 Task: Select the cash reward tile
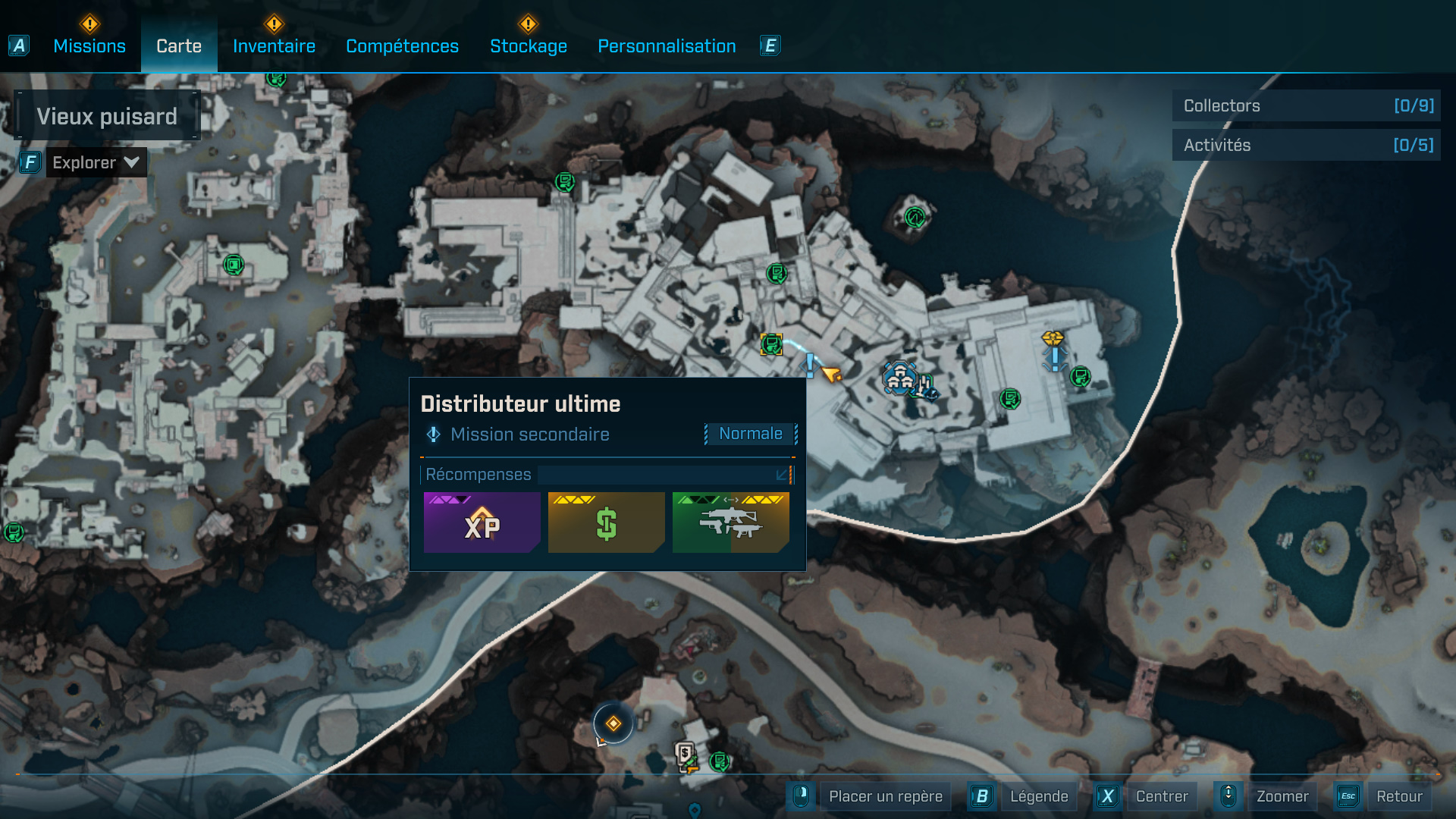click(606, 523)
